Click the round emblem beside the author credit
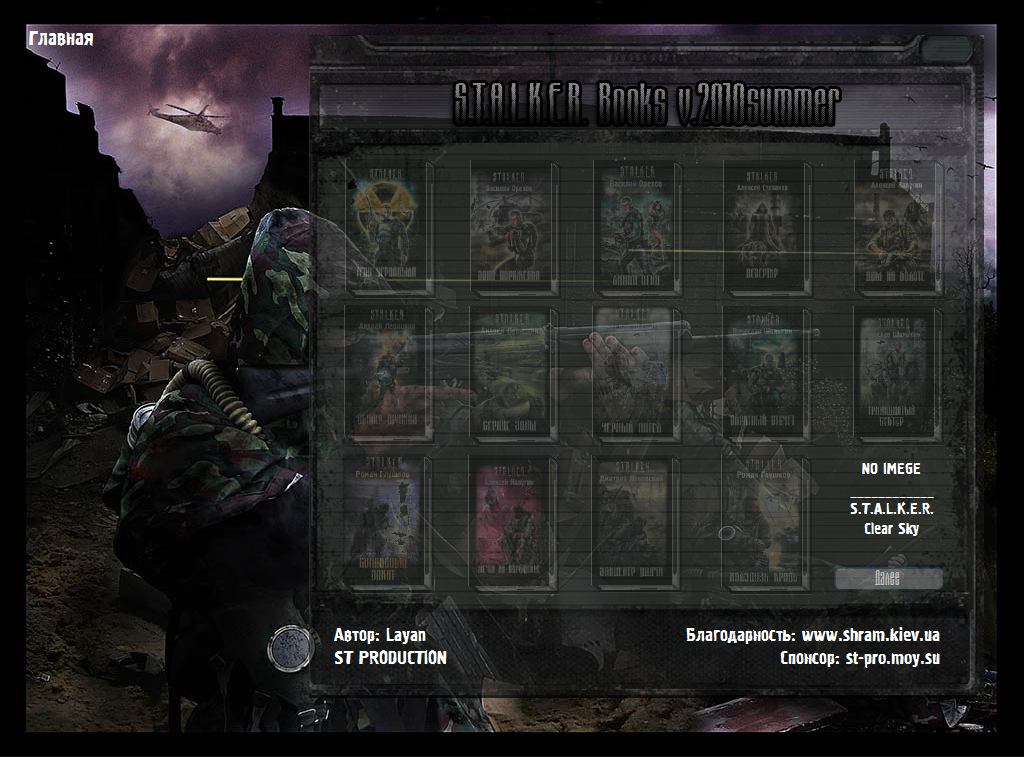The width and height of the screenshot is (1024, 757). point(288,648)
